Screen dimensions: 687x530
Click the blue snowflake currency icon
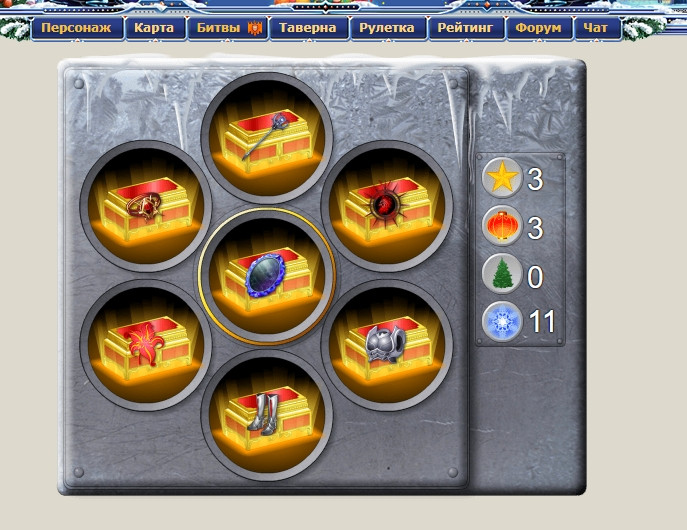click(499, 322)
